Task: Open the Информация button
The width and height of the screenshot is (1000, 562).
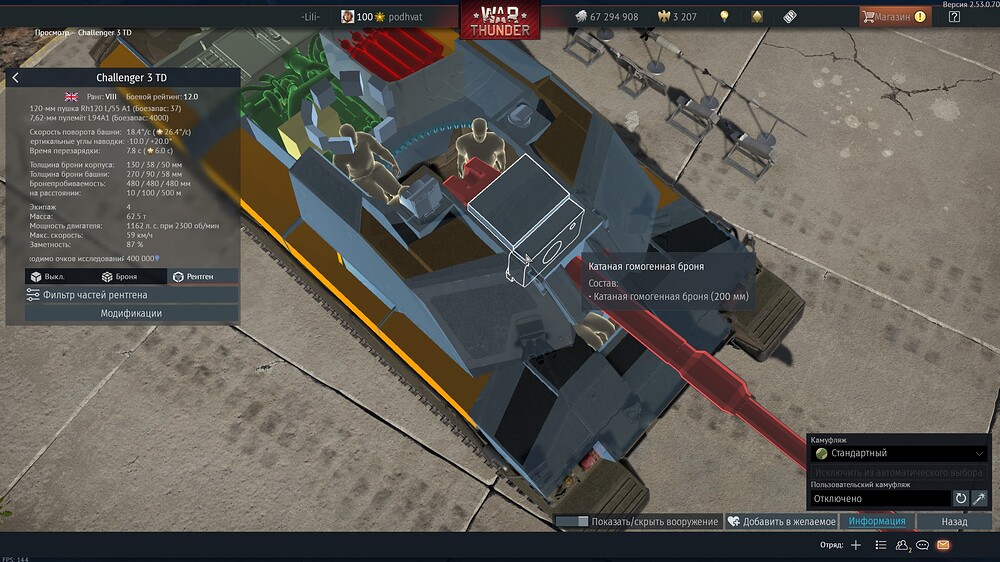Action: tap(877, 521)
